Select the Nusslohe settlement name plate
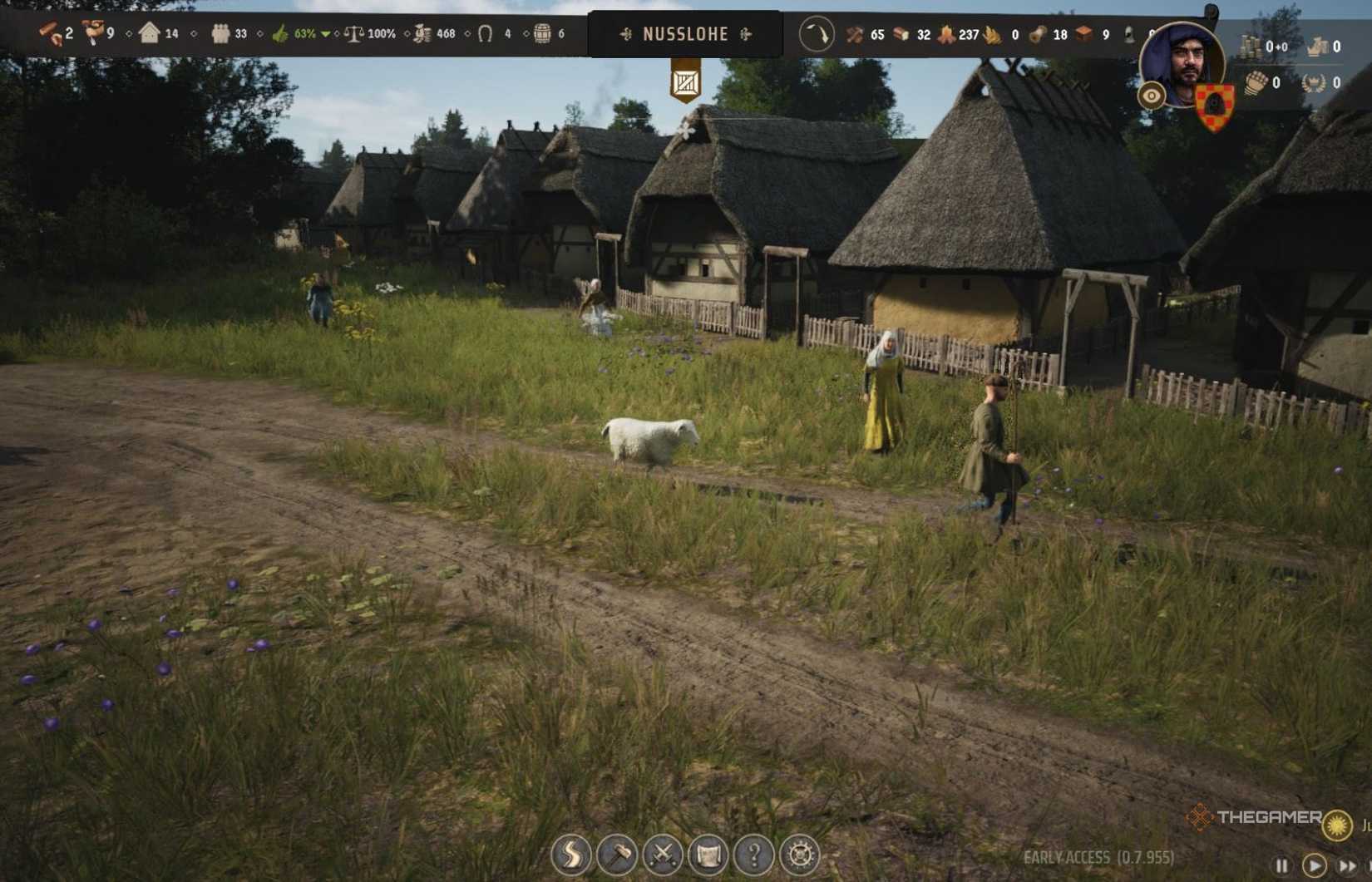Viewport: 1372px width, 882px height. pyautogui.click(x=685, y=35)
